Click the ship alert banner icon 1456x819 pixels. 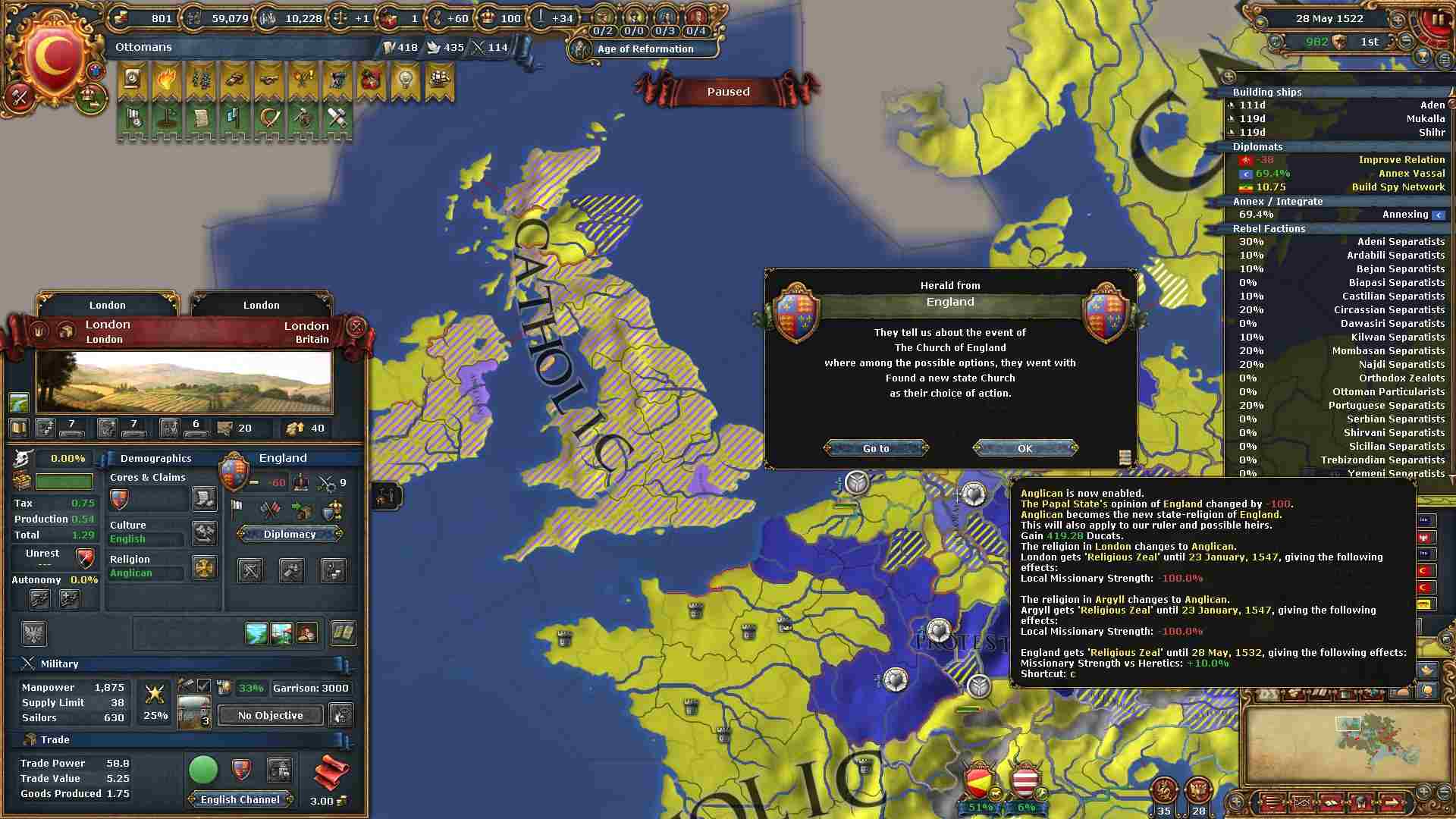[x=439, y=80]
